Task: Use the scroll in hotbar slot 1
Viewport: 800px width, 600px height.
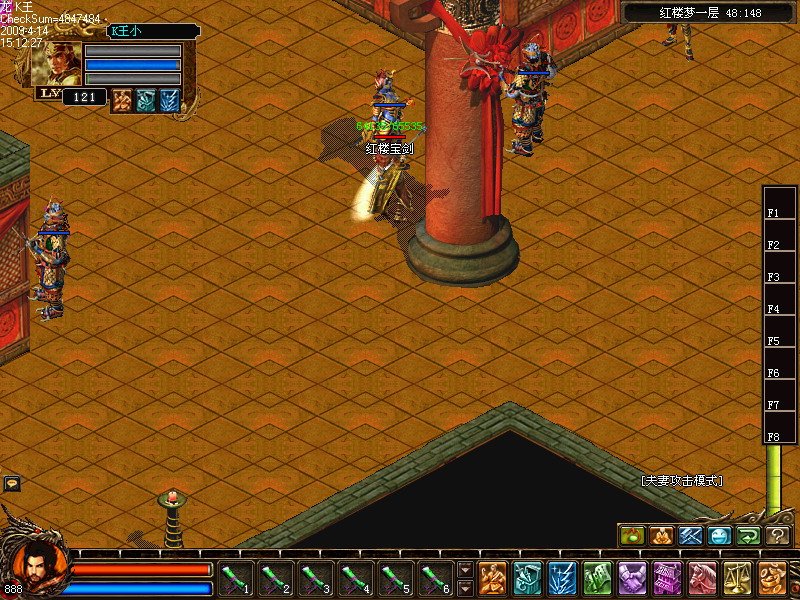Action: point(236,578)
